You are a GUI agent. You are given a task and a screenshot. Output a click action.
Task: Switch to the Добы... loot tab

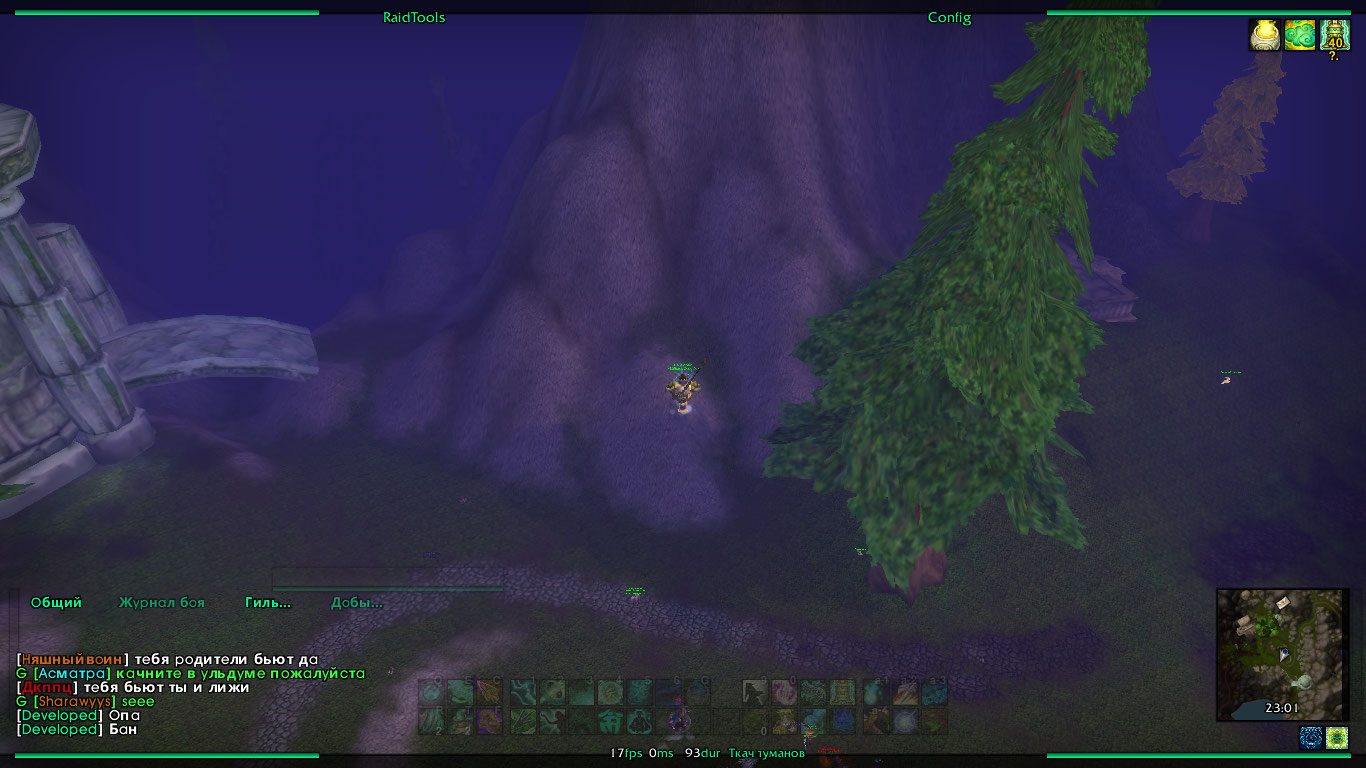click(357, 603)
